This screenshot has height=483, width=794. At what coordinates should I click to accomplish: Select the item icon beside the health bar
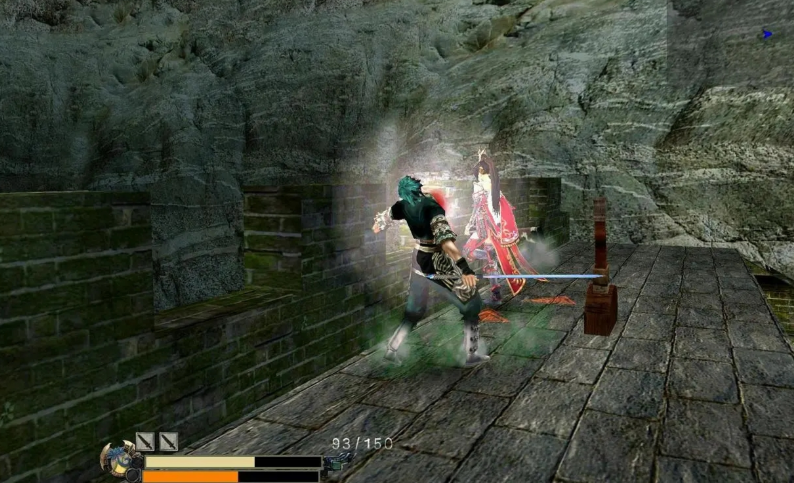338,461
